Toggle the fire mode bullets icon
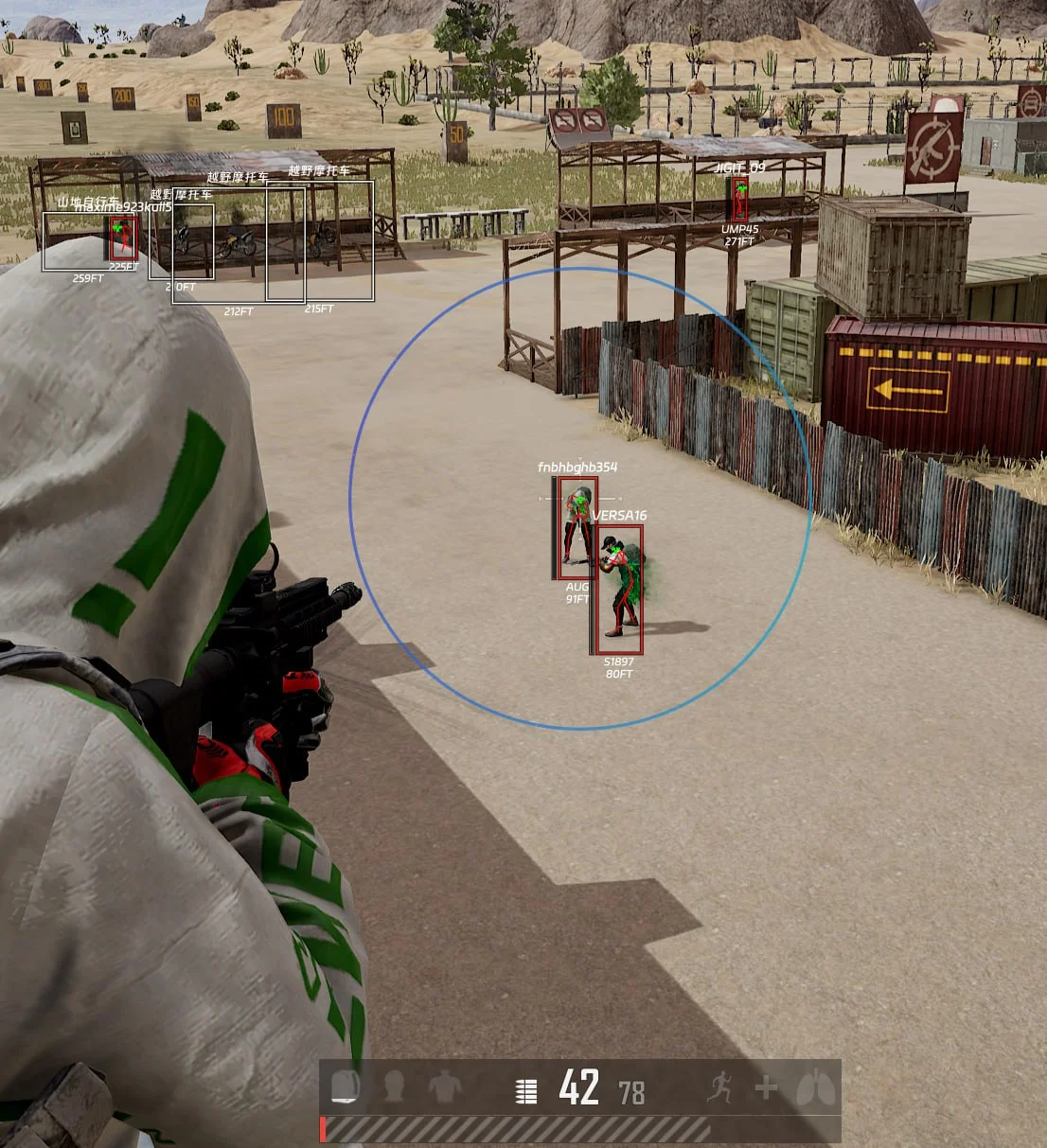The width and height of the screenshot is (1047, 1148). (526, 1090)
